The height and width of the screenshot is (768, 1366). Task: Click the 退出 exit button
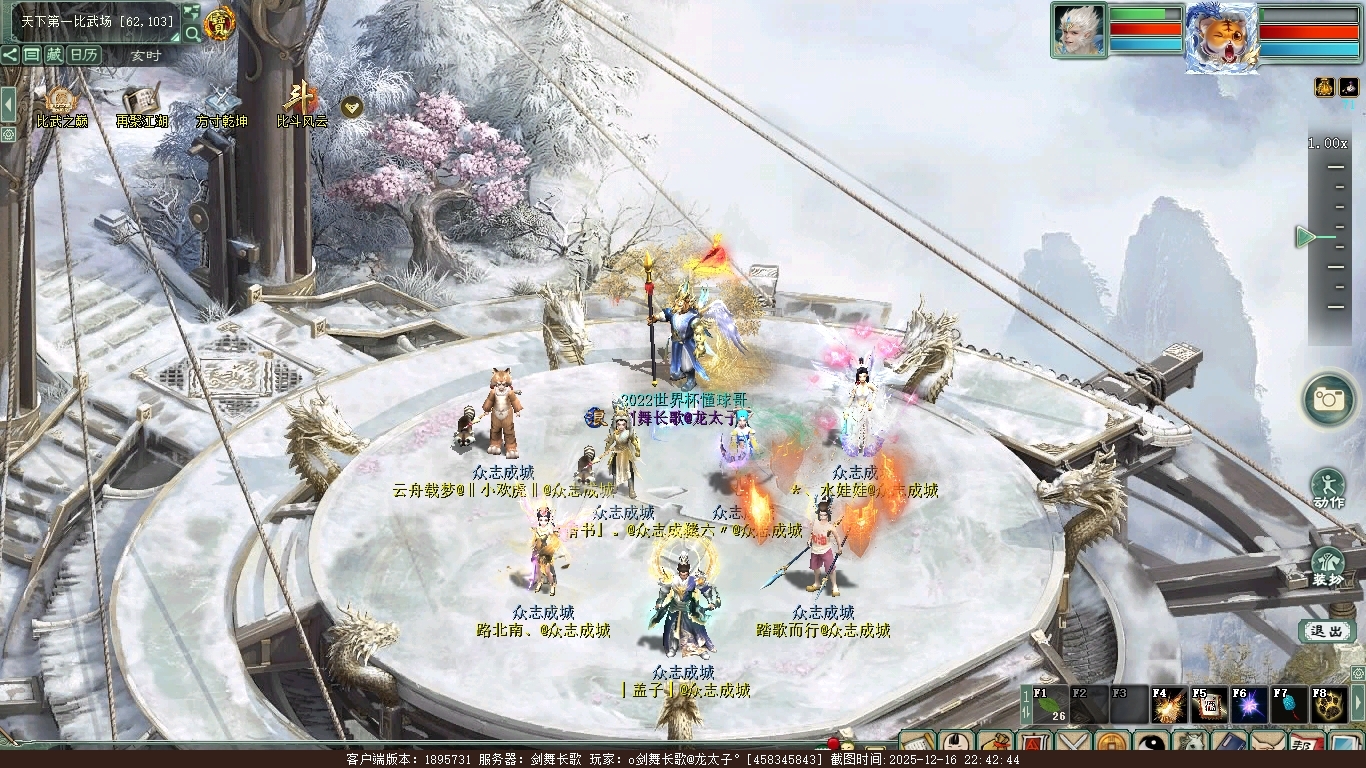tap(1327, 631)
